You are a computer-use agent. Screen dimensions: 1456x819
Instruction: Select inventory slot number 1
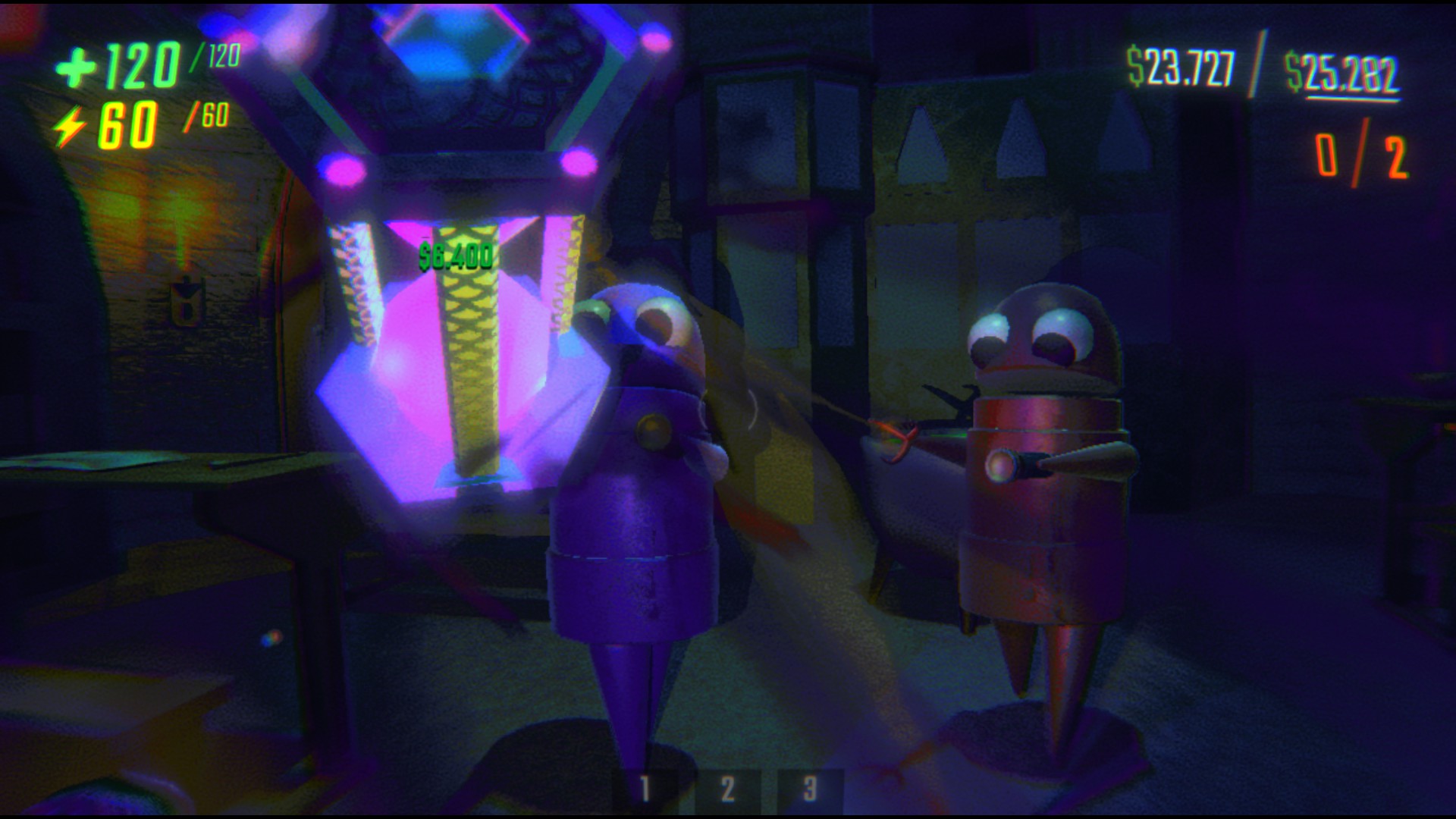645,790
